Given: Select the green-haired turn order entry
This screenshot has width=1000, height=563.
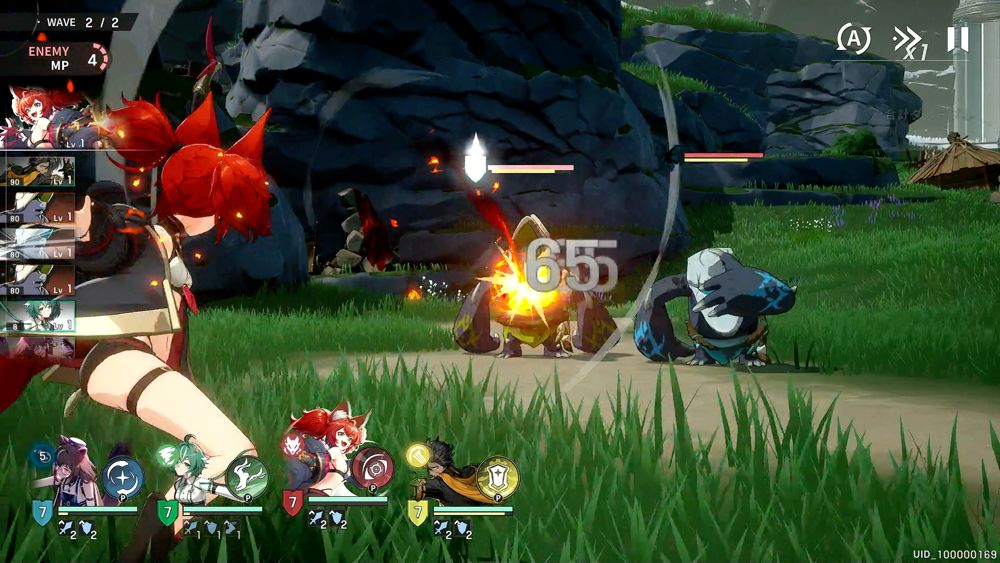Looking at the screenshot, I should (x=38, y=316).
